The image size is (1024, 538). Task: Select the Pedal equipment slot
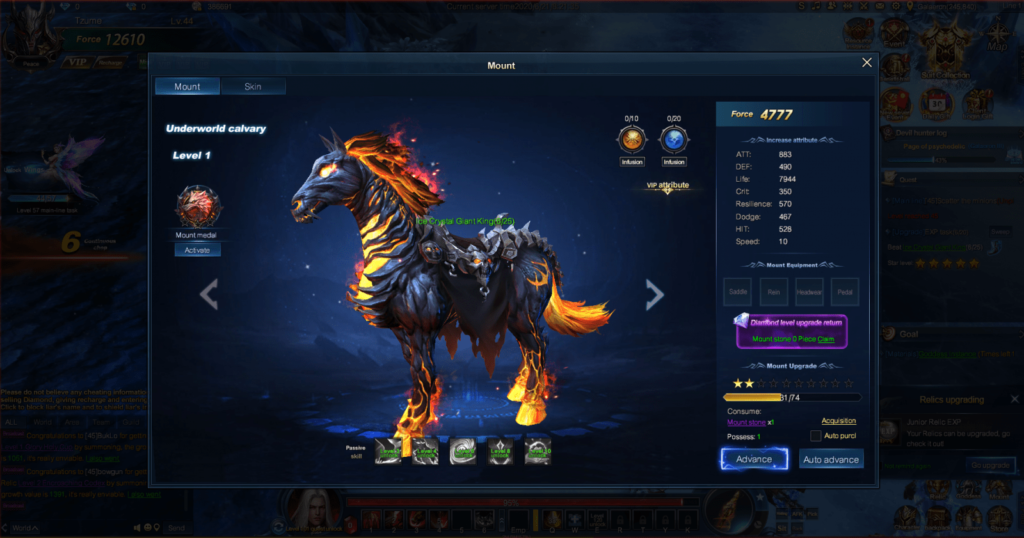(845, 291)
